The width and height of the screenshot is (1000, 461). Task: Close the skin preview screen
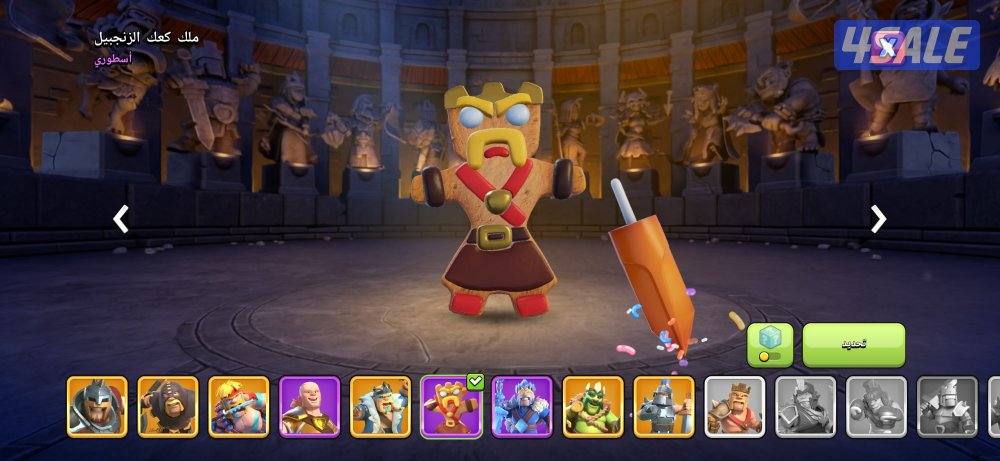887,43
